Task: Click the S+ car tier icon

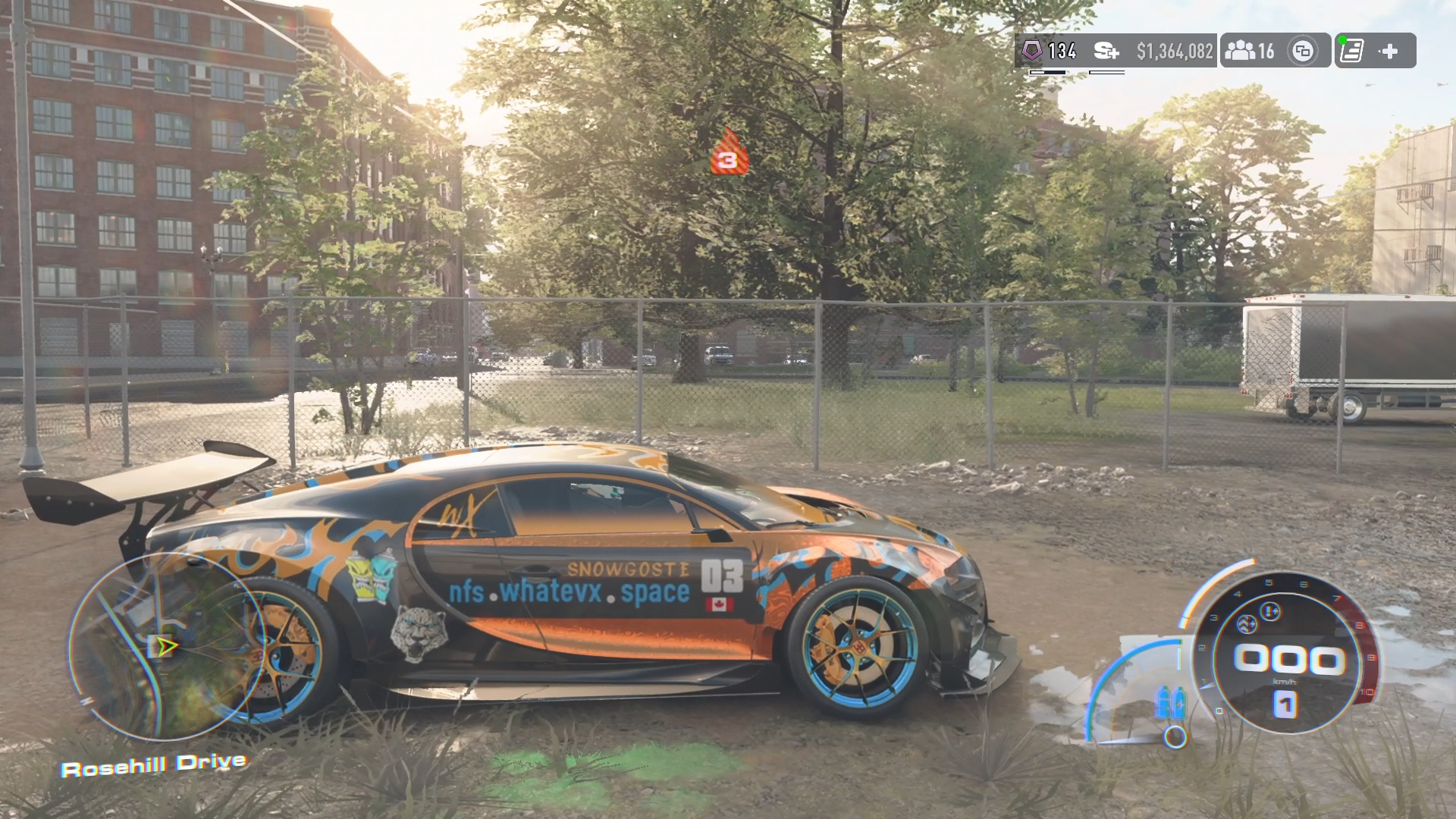Action: [x=1106, y=51]
